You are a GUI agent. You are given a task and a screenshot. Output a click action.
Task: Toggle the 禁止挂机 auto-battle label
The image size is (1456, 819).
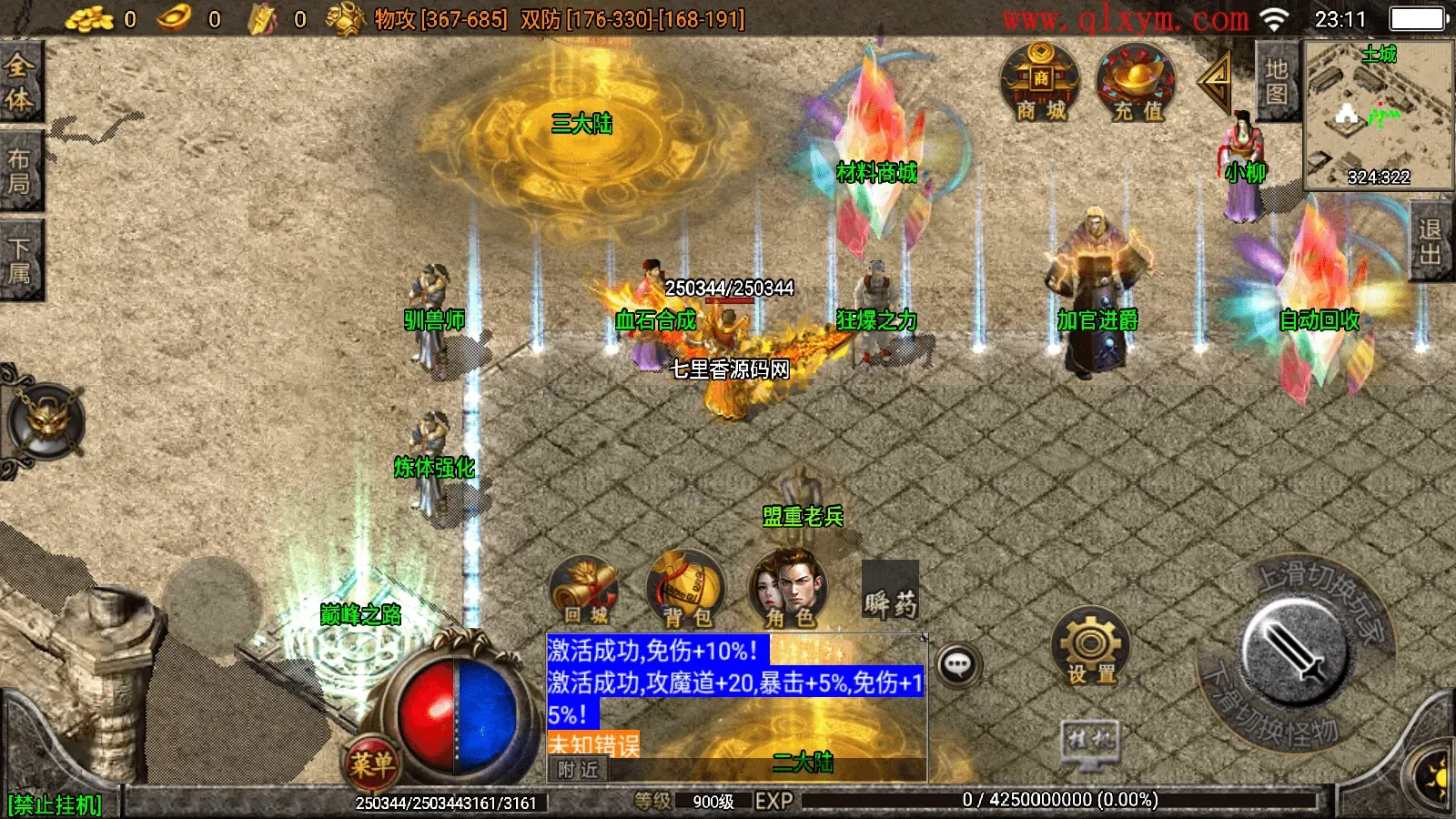[55, 804]
